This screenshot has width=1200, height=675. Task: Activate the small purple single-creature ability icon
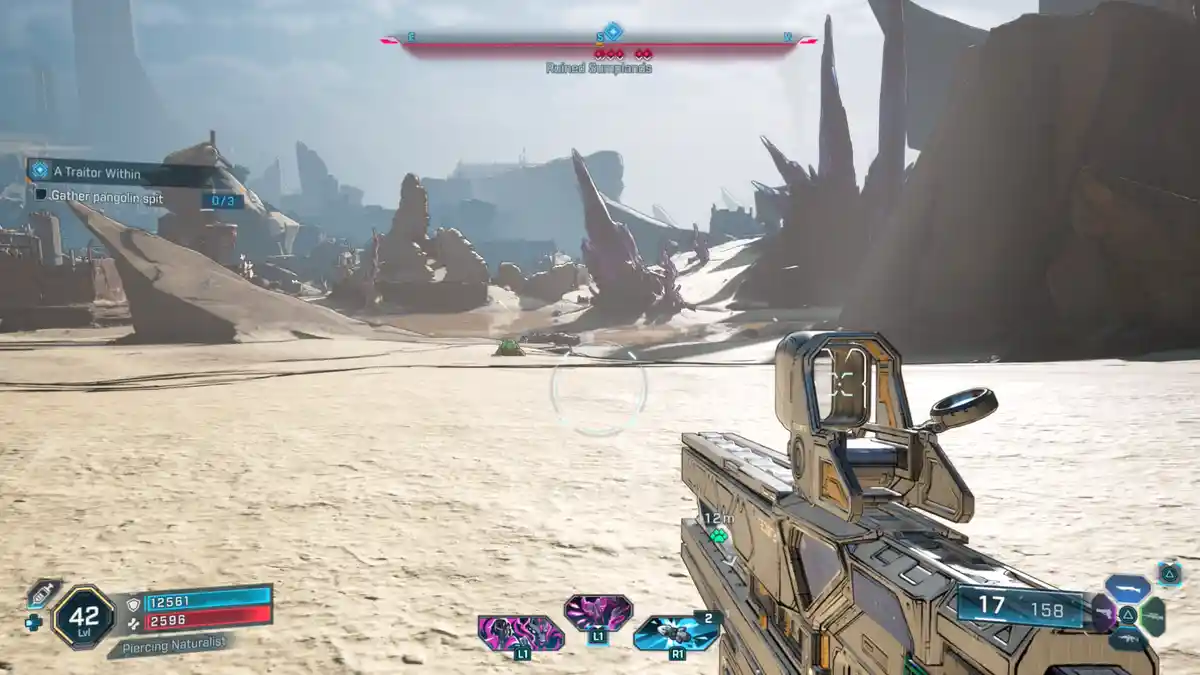[x=598, y=610]
